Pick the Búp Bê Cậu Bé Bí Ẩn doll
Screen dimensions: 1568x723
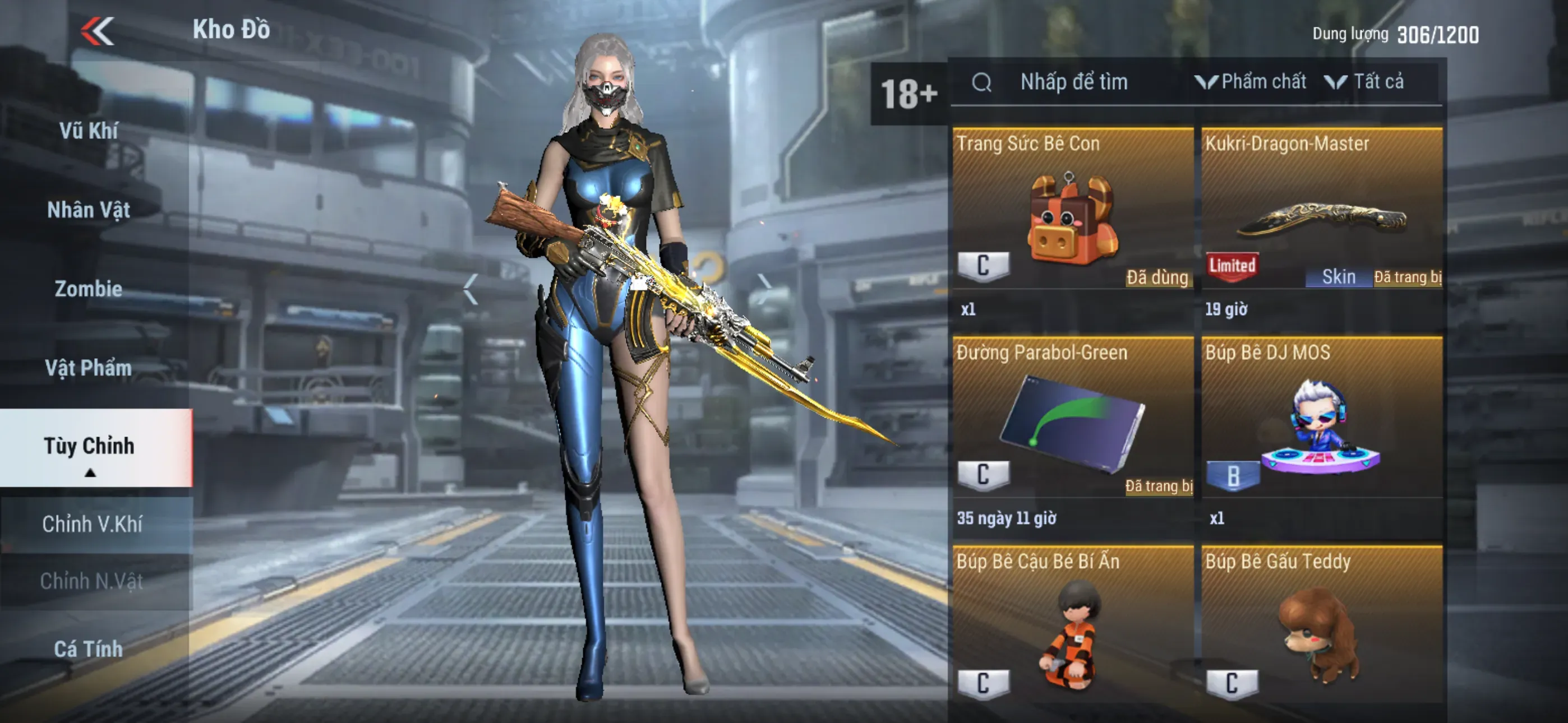pos(1072,633)
